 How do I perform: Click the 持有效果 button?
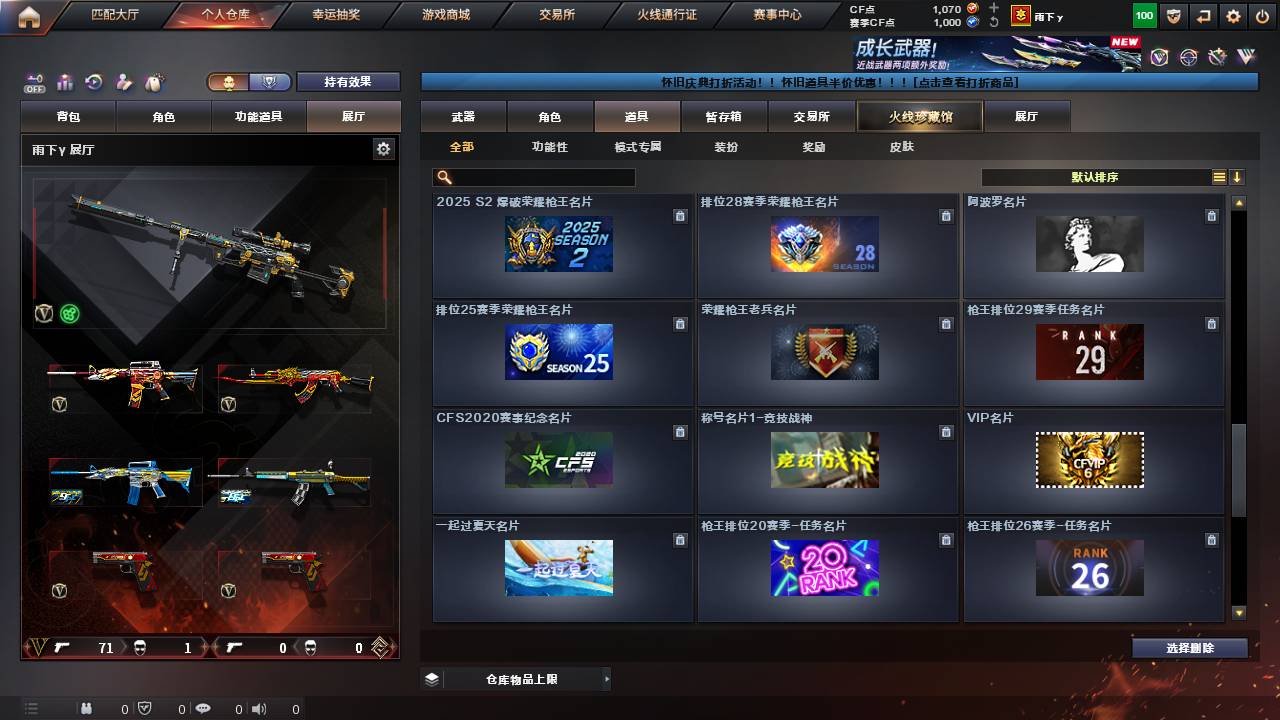[x=348, y=81]
